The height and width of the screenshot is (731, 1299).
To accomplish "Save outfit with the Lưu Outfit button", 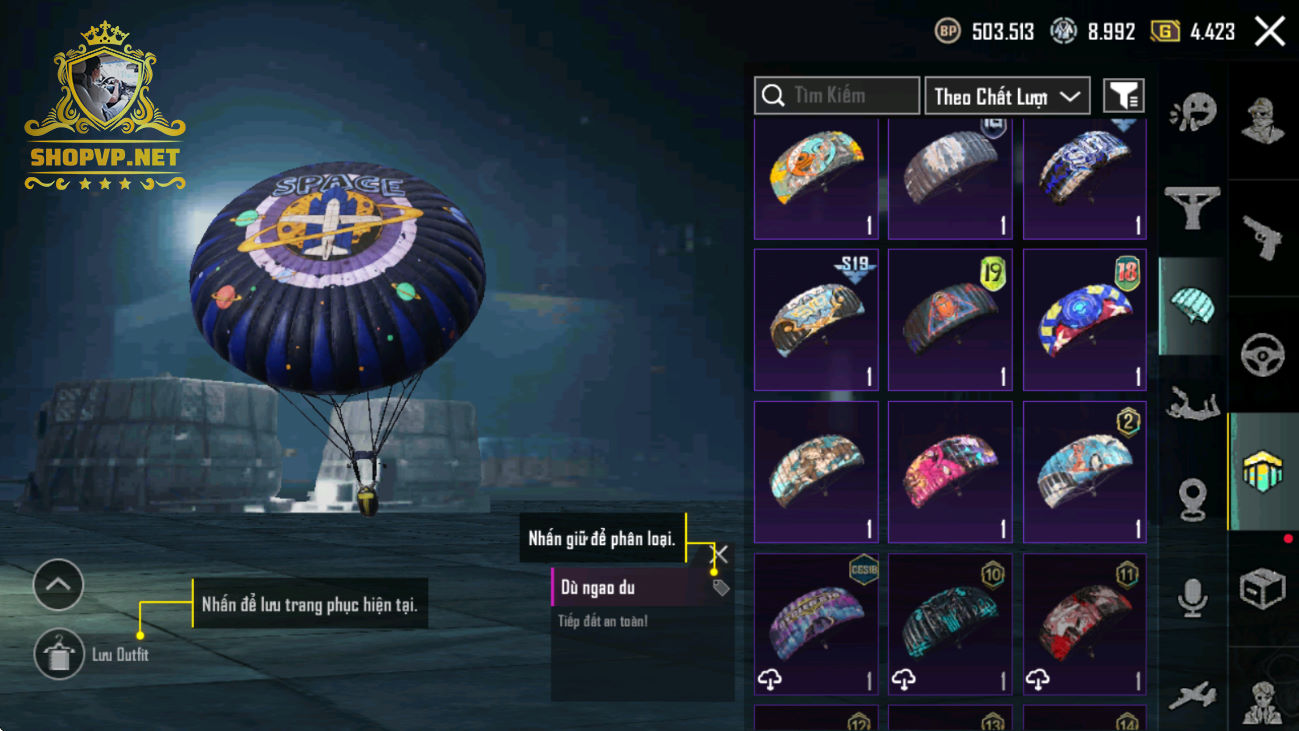I will pos(59,655).
